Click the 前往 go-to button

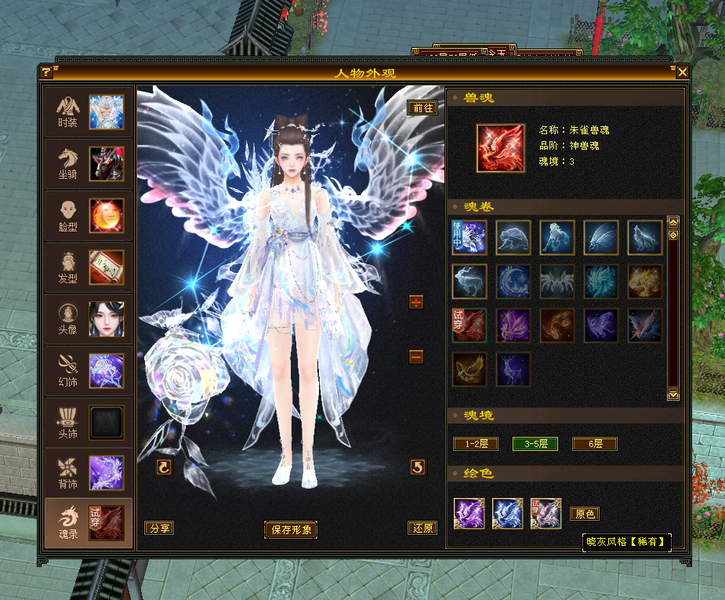(x=422, y=108)
